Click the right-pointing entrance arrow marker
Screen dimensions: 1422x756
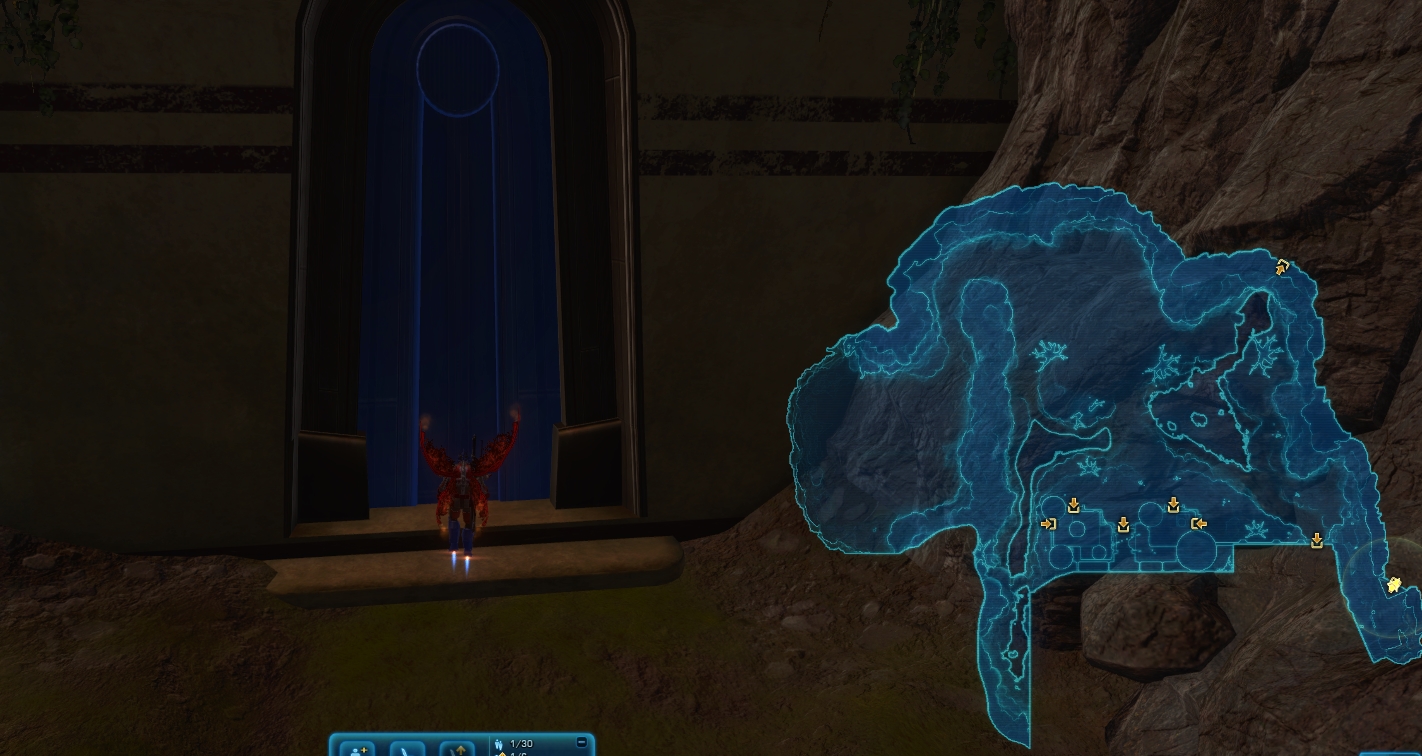[1048, 523]
